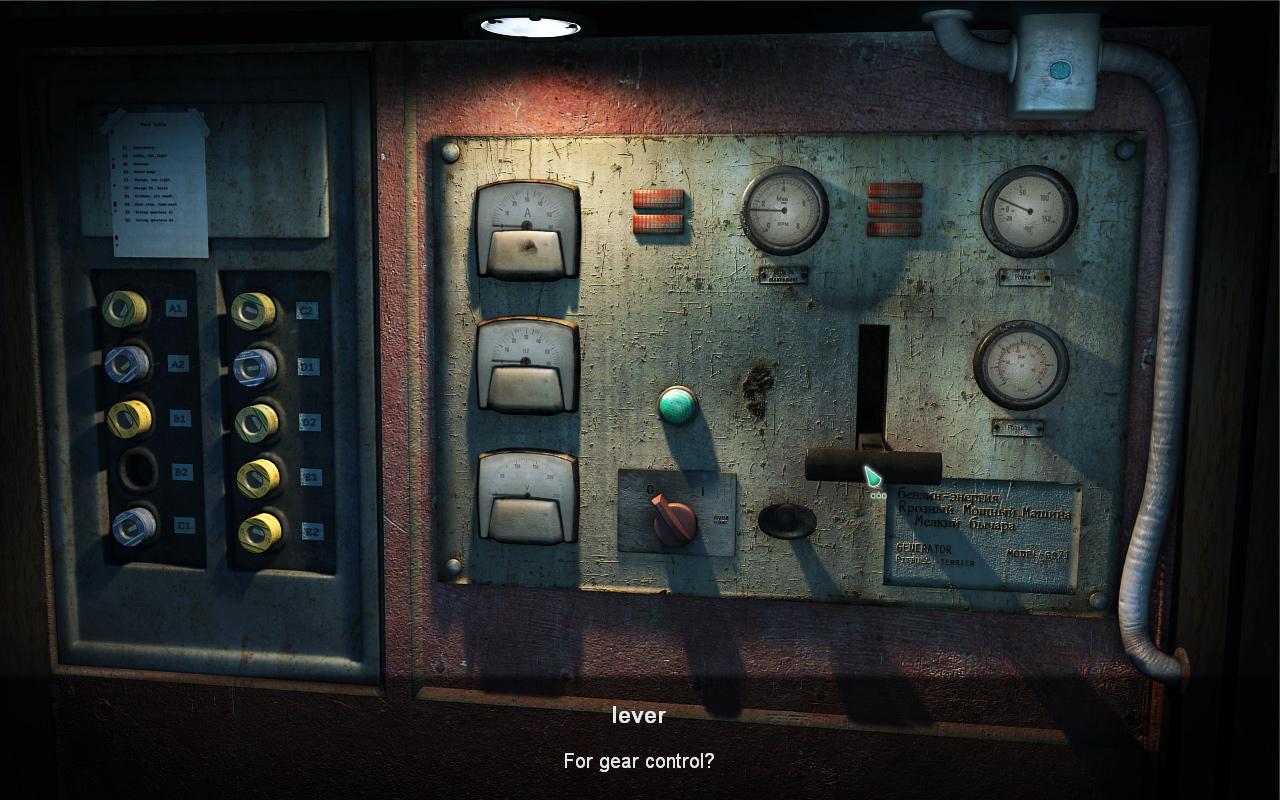Choose the yellow fuse labeled B1

(129, 418)
